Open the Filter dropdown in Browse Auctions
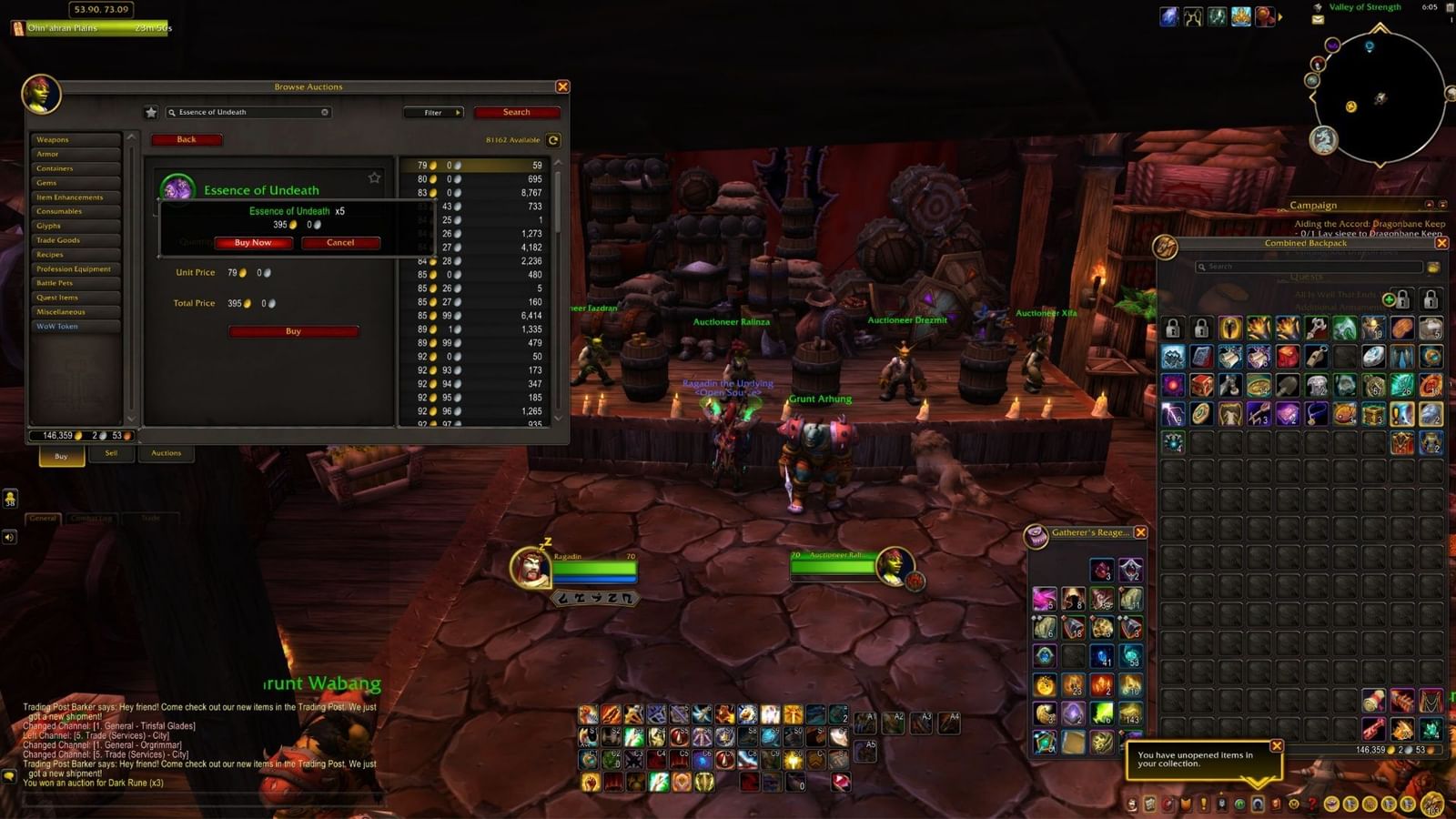1456x819 pixels. pos(434,112)
